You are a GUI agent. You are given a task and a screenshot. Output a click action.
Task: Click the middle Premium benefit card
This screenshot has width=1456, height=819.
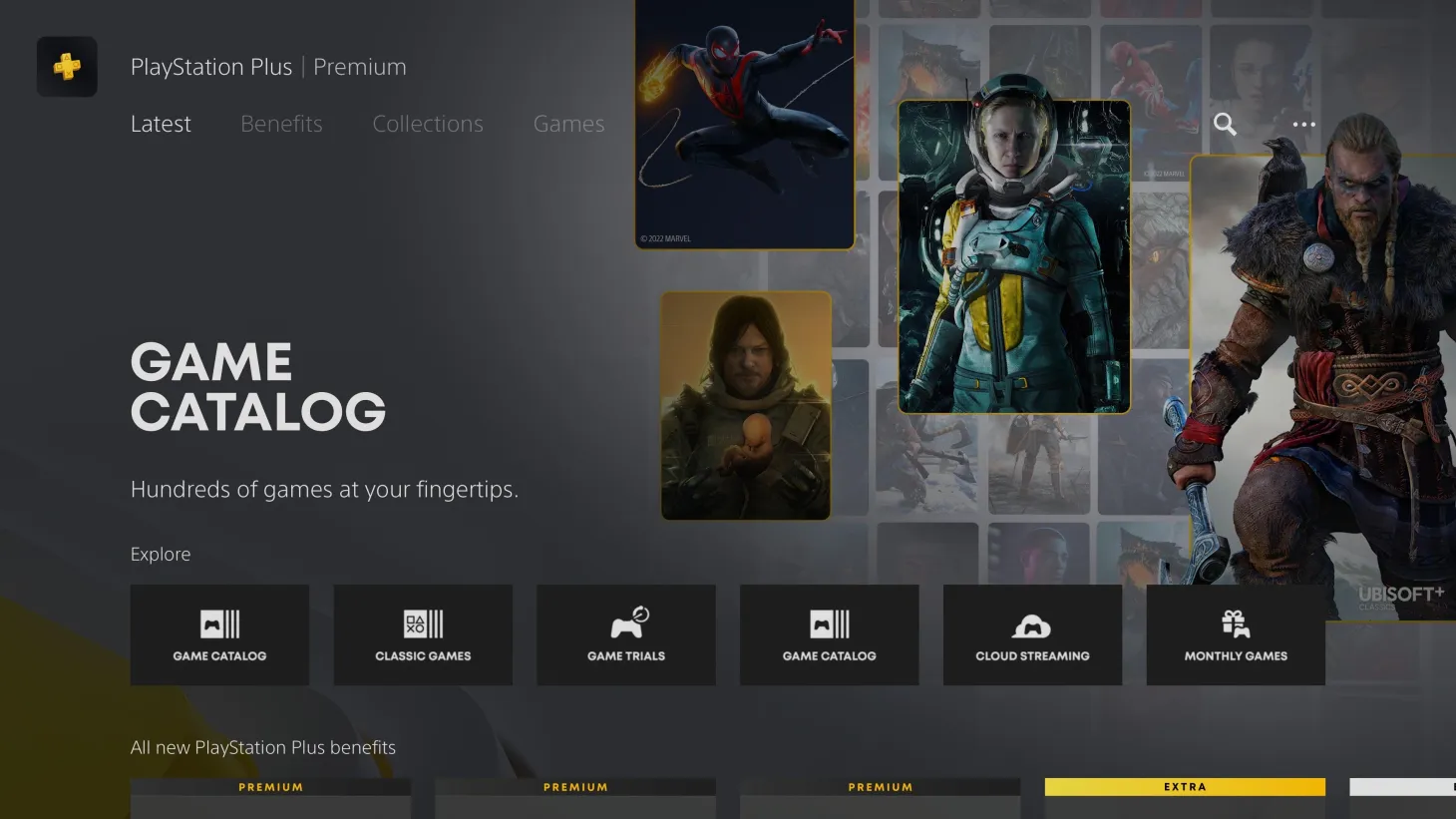(x=574, y=798)
